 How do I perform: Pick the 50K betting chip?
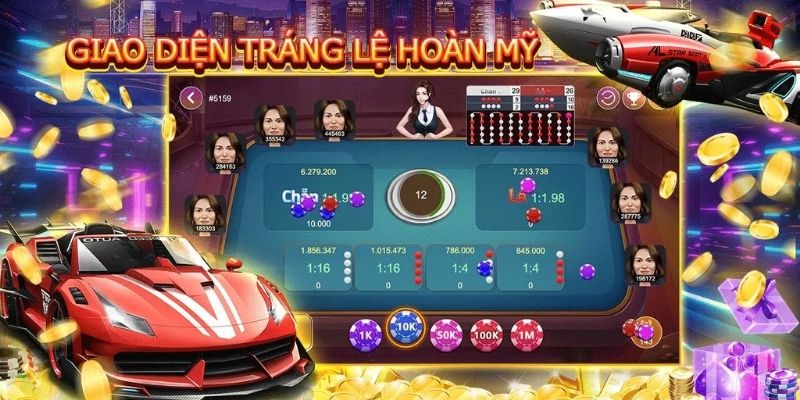pos(445,332)
